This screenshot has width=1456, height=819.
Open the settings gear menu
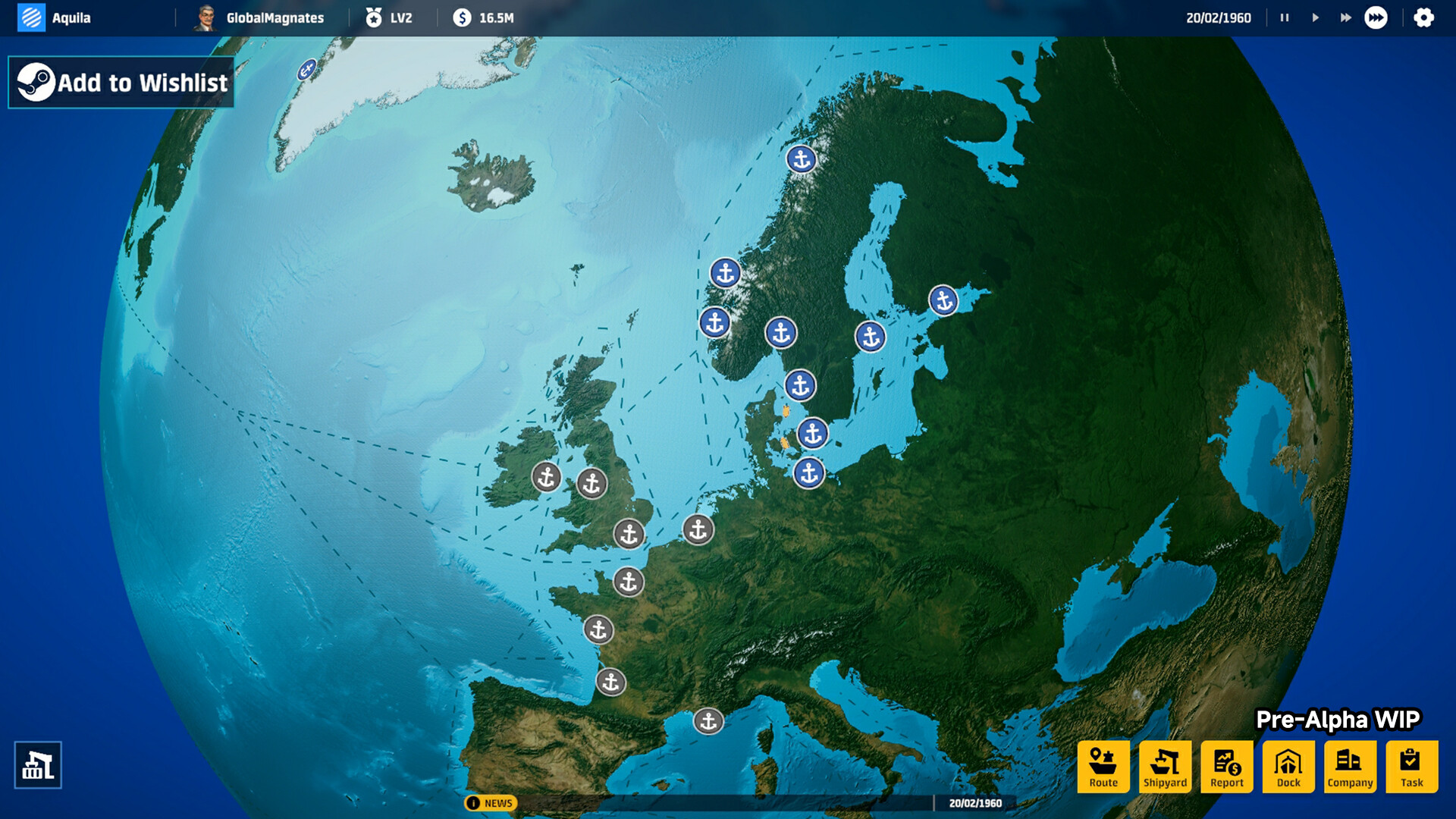click(1424, 17)
